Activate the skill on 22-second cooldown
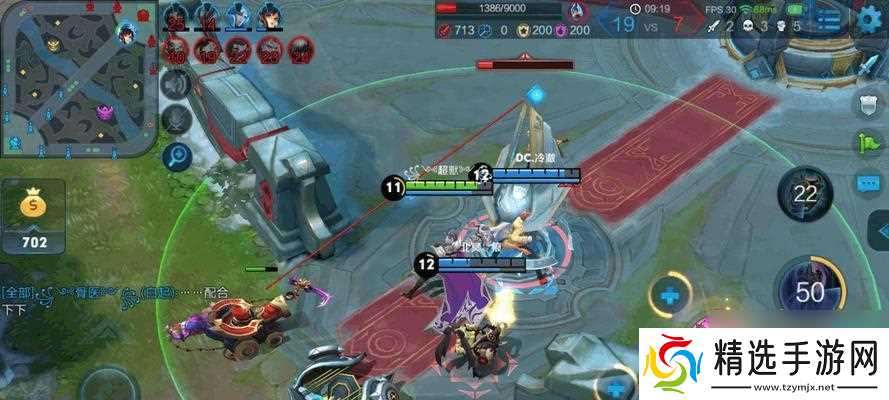 click(x=805, y=193)
